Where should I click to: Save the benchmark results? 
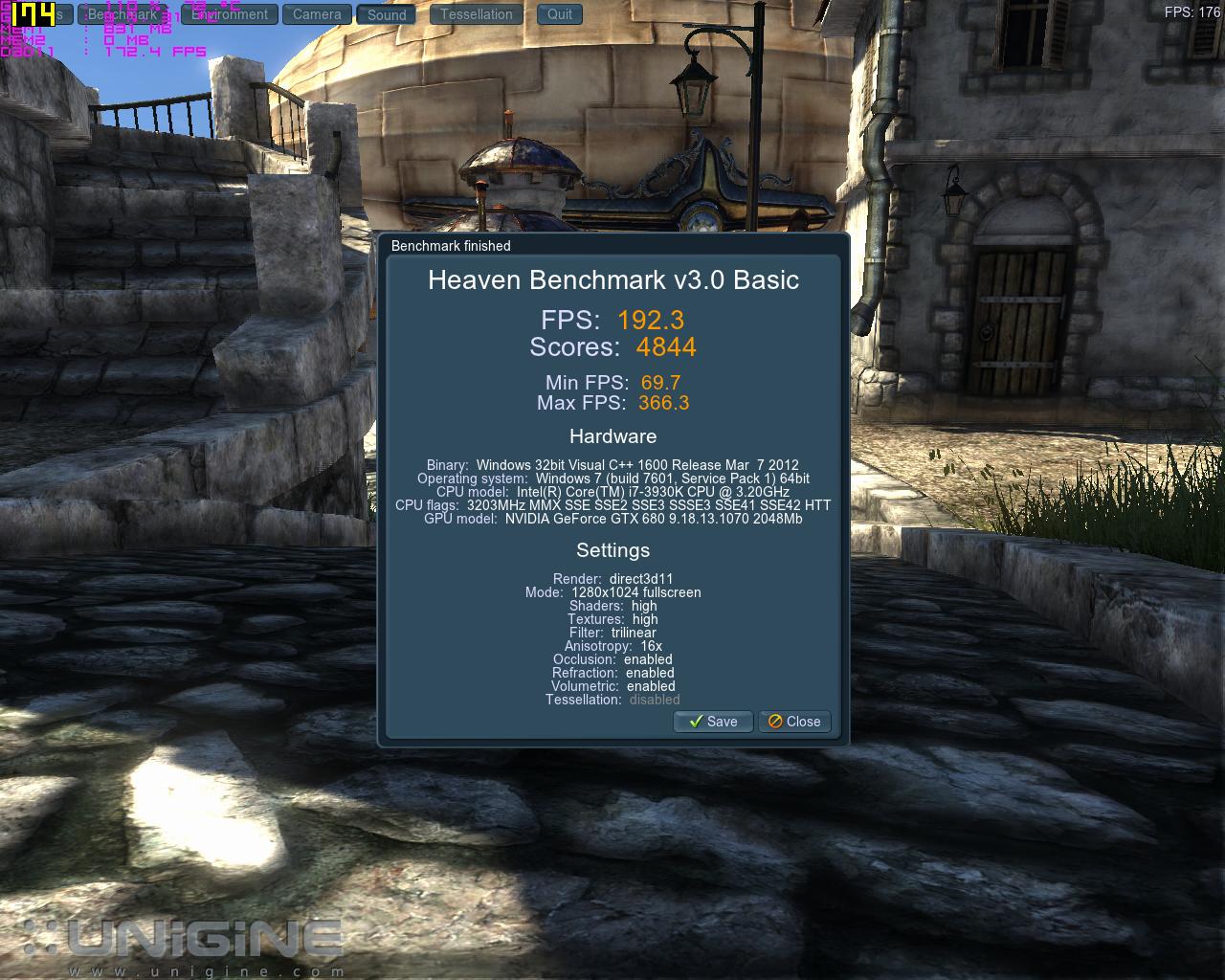point(713,722)
